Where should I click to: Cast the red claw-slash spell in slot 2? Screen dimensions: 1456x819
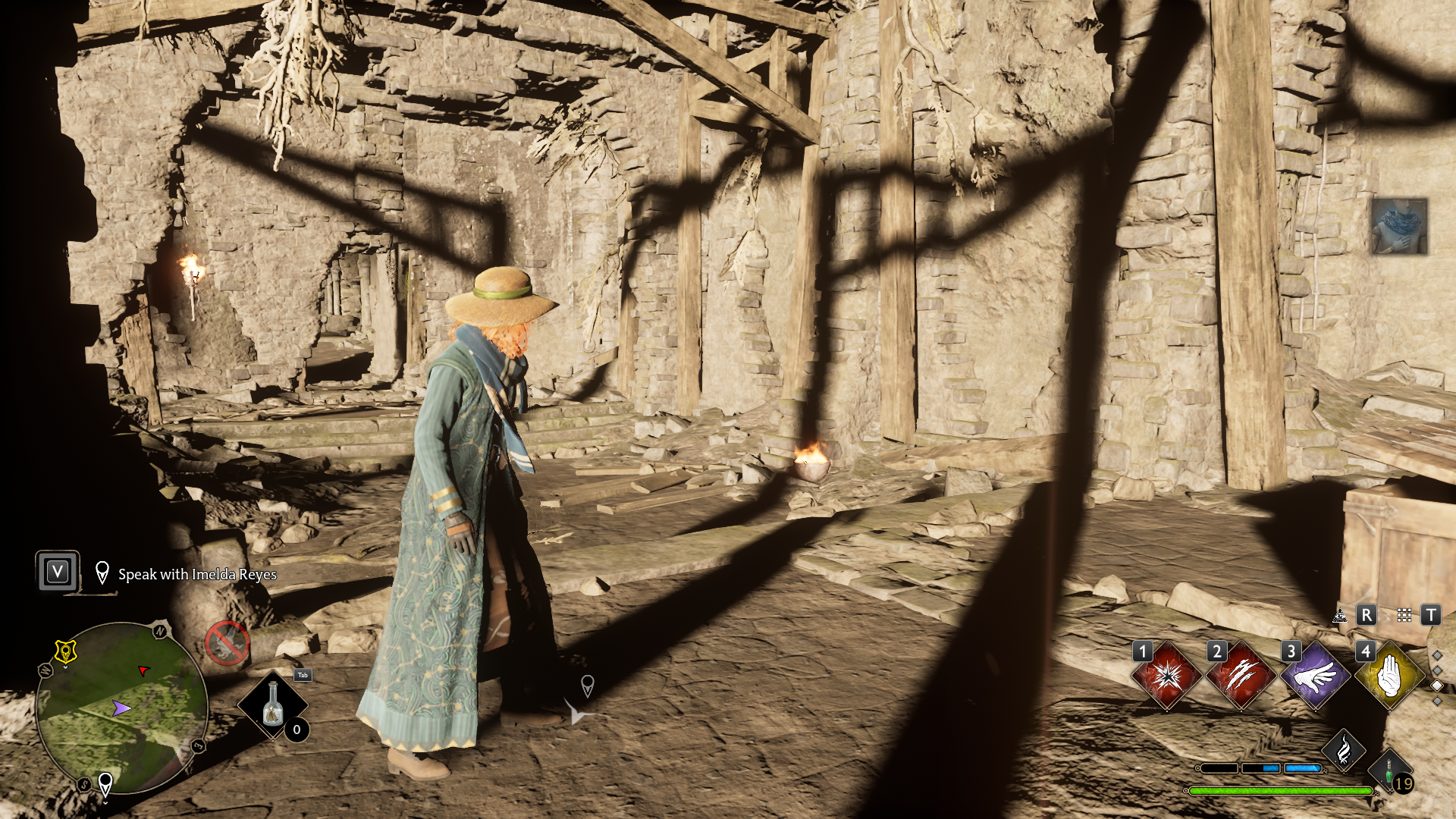(x=1241, y=676)
